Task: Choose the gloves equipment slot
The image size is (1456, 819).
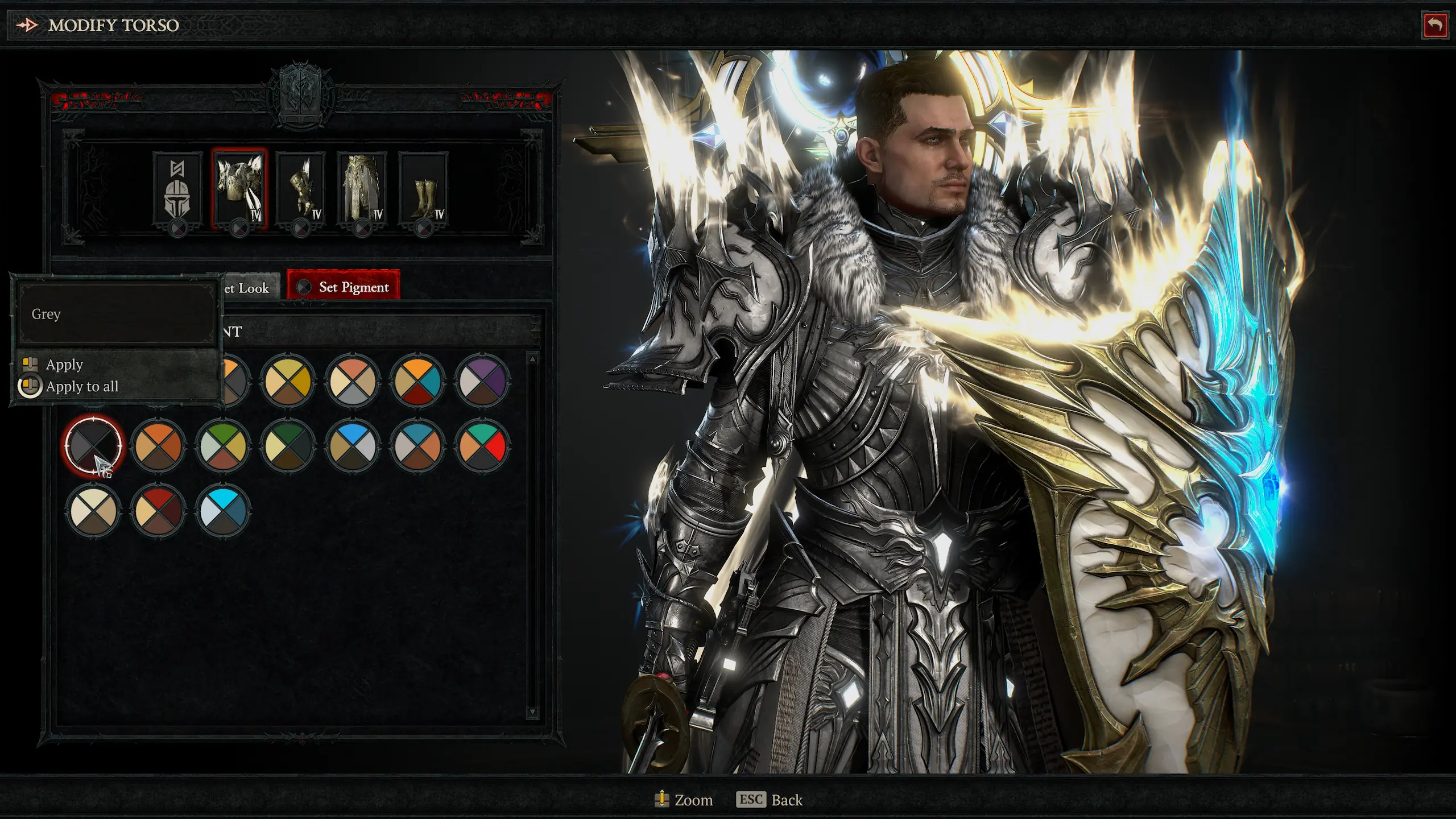Action: tap(300, 191)
